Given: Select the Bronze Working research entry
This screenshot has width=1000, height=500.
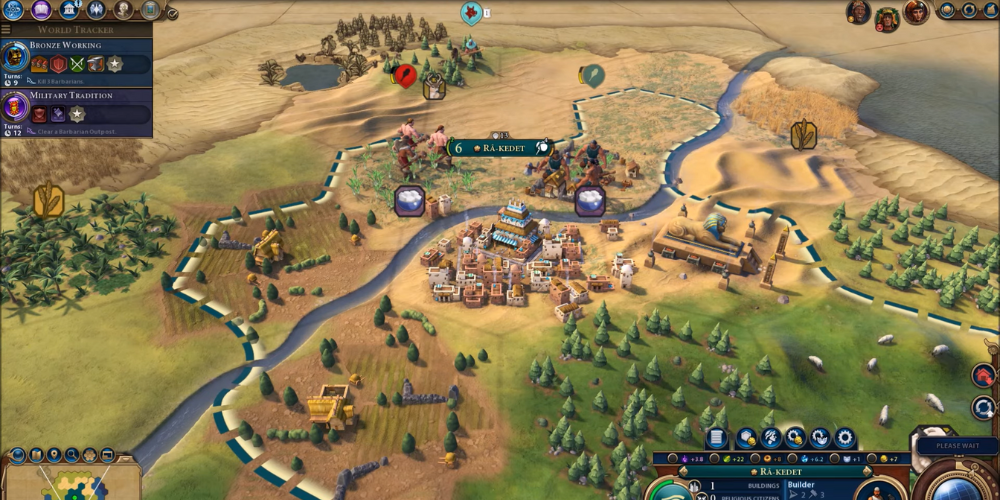Looking at the screenshot, I should (76, 59).
